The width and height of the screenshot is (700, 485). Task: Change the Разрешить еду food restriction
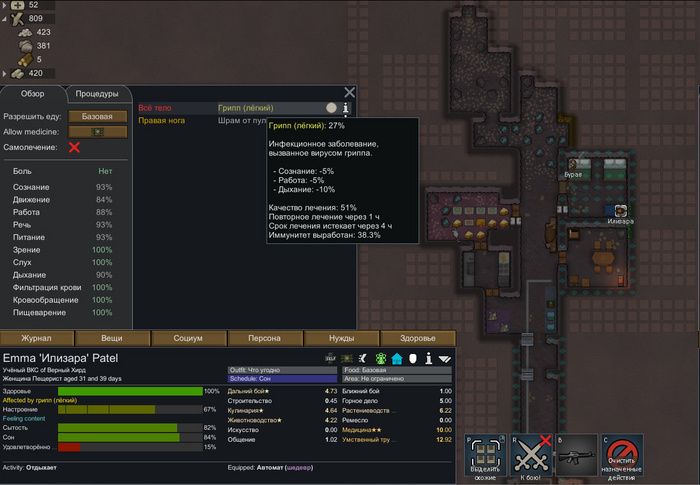coord(97,116)
